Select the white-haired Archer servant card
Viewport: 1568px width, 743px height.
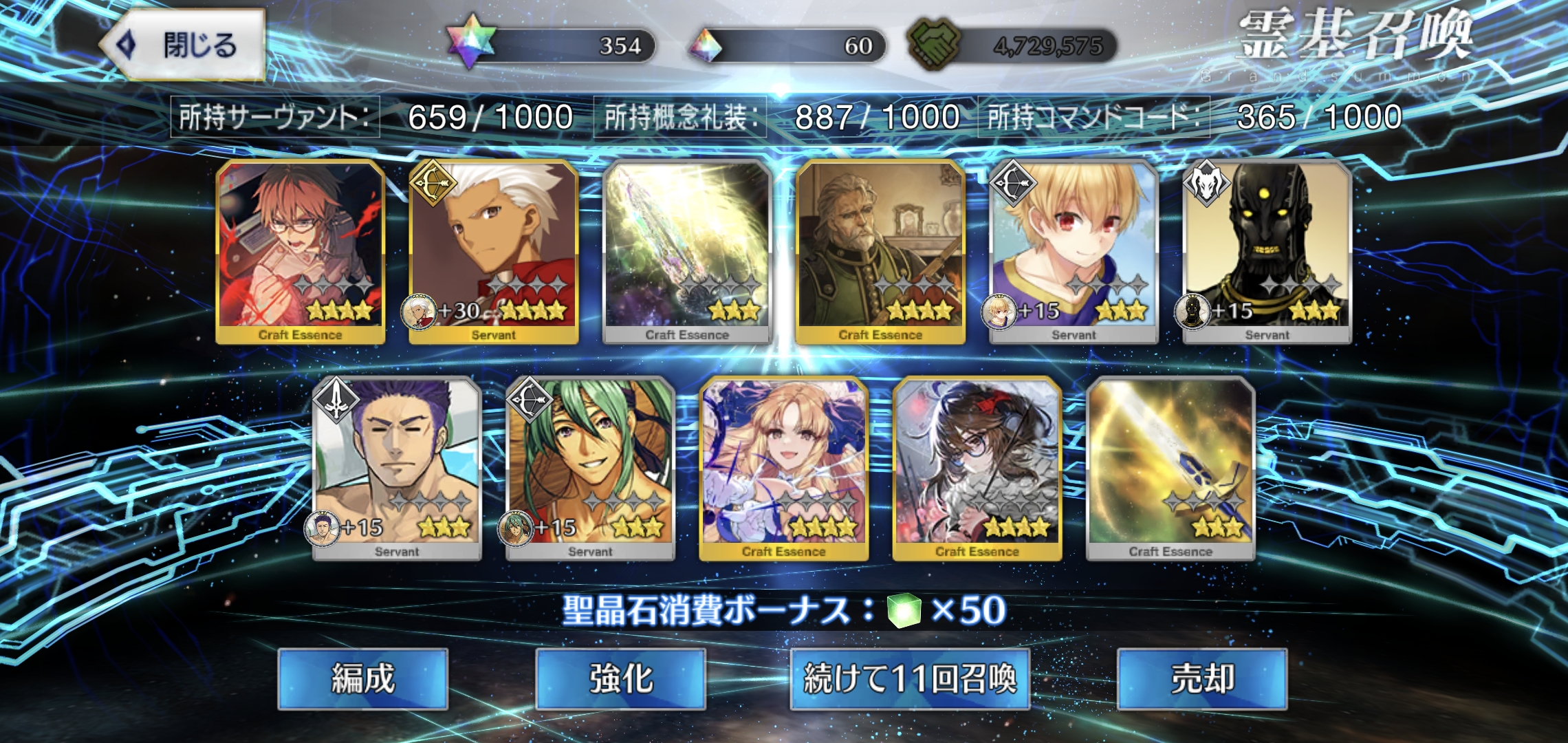pyautogui.click(x=494, y=251)
